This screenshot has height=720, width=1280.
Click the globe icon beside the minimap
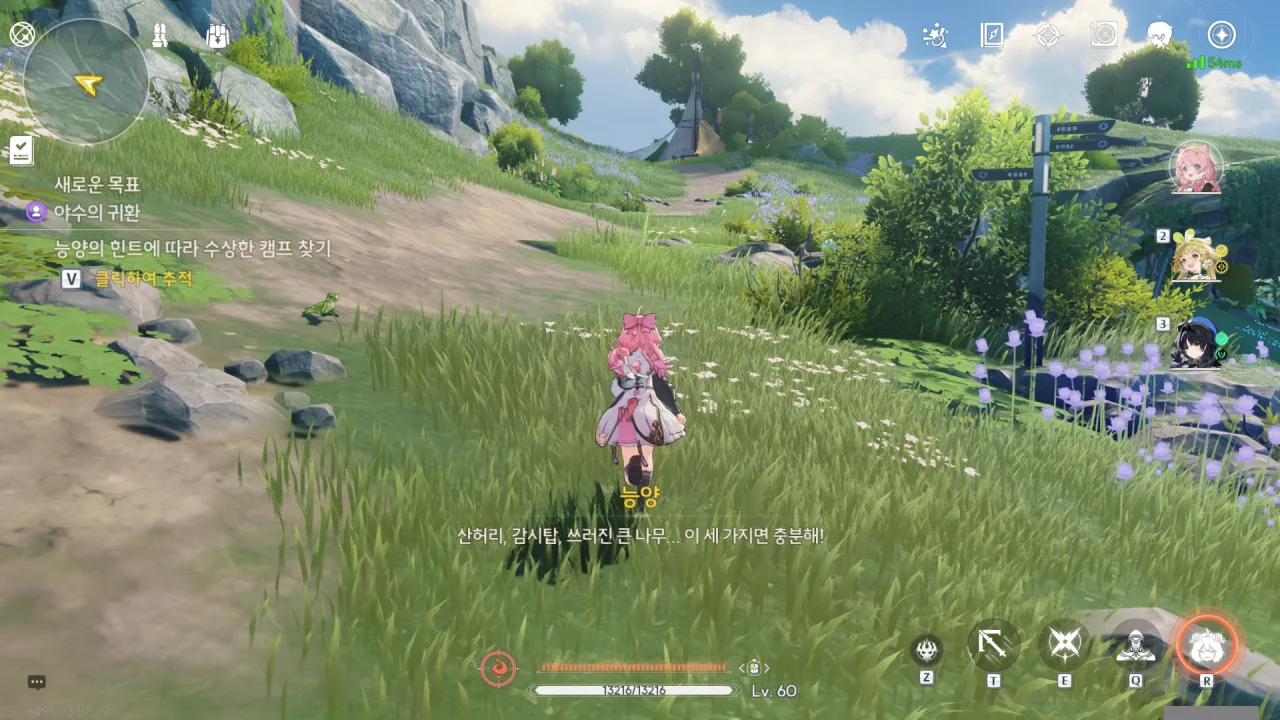[x=22, y=34]
